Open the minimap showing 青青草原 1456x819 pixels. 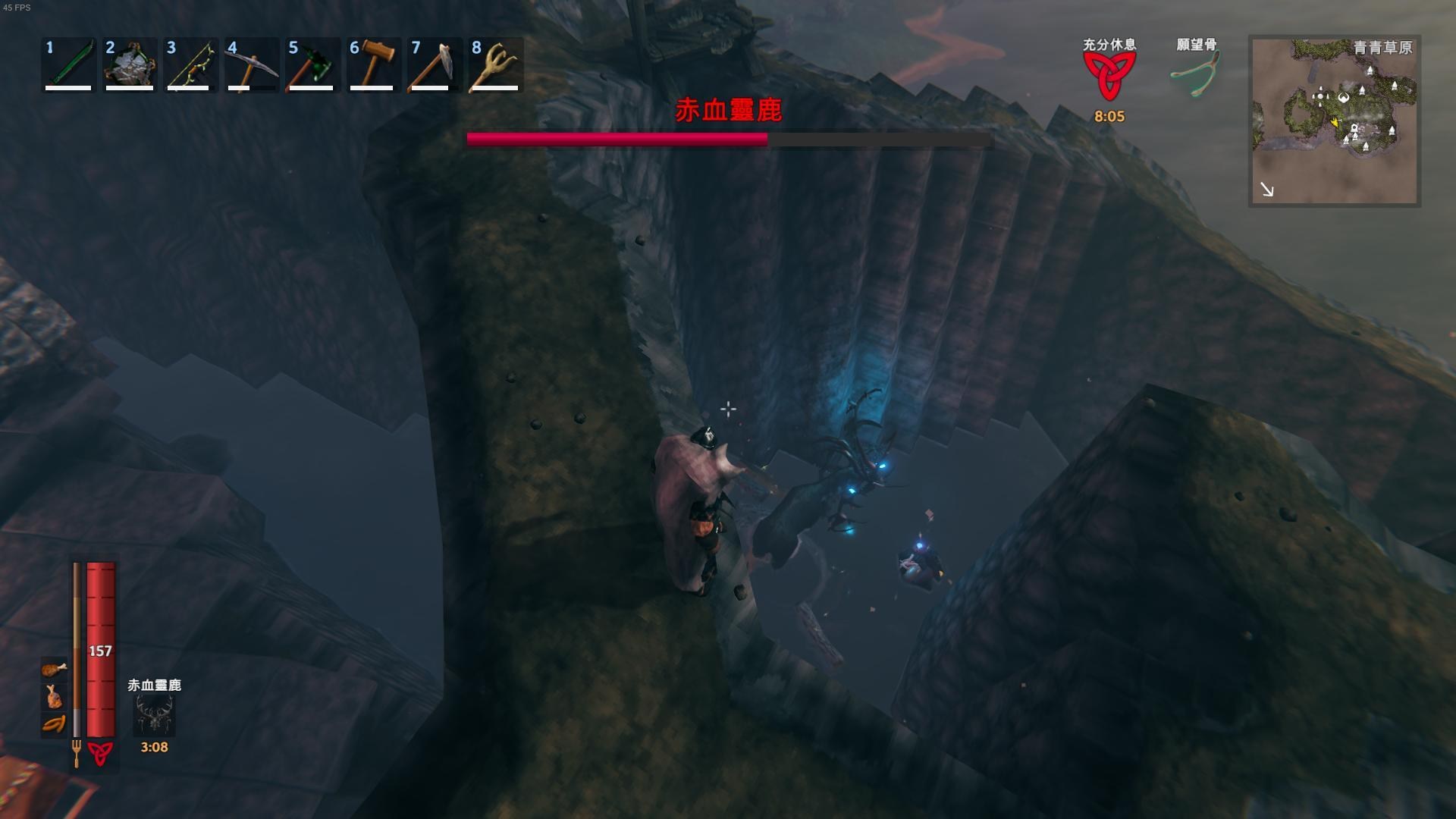click(1334, 121)
